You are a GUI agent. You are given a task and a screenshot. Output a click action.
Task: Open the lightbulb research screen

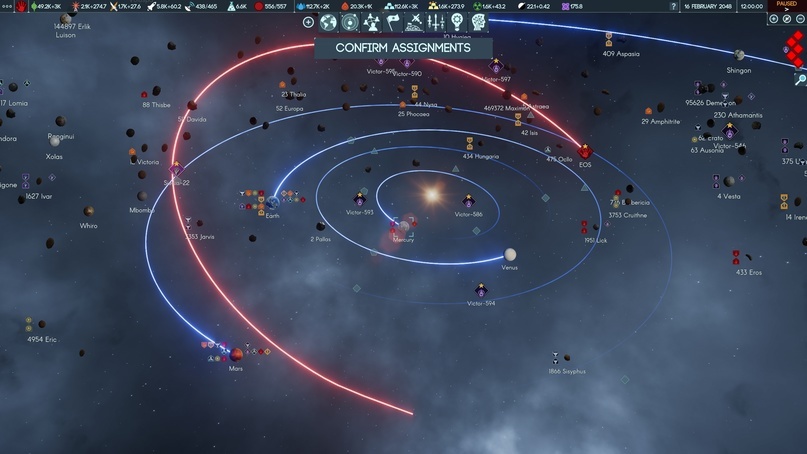457,22
